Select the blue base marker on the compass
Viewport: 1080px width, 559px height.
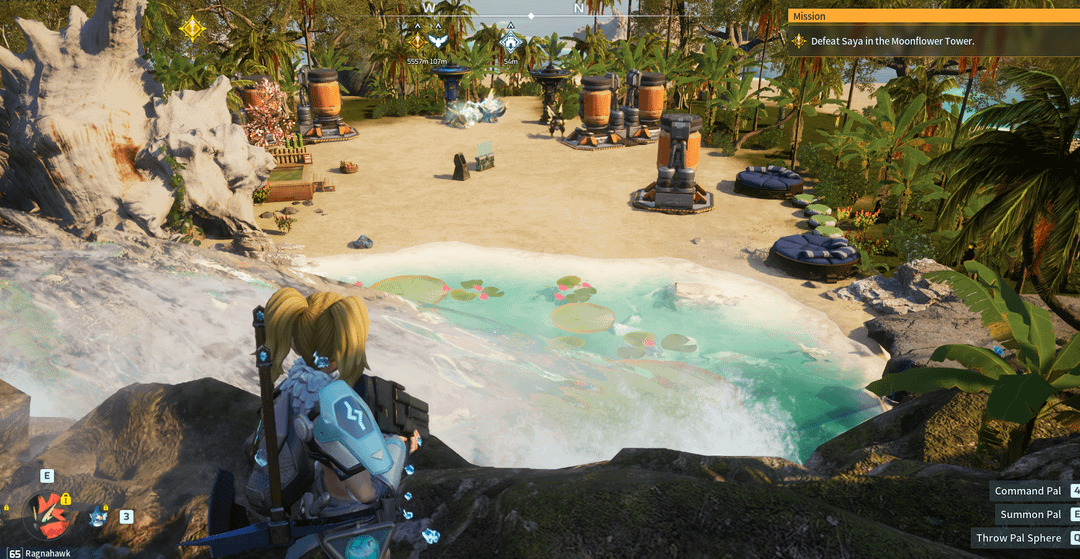[511, 42]
